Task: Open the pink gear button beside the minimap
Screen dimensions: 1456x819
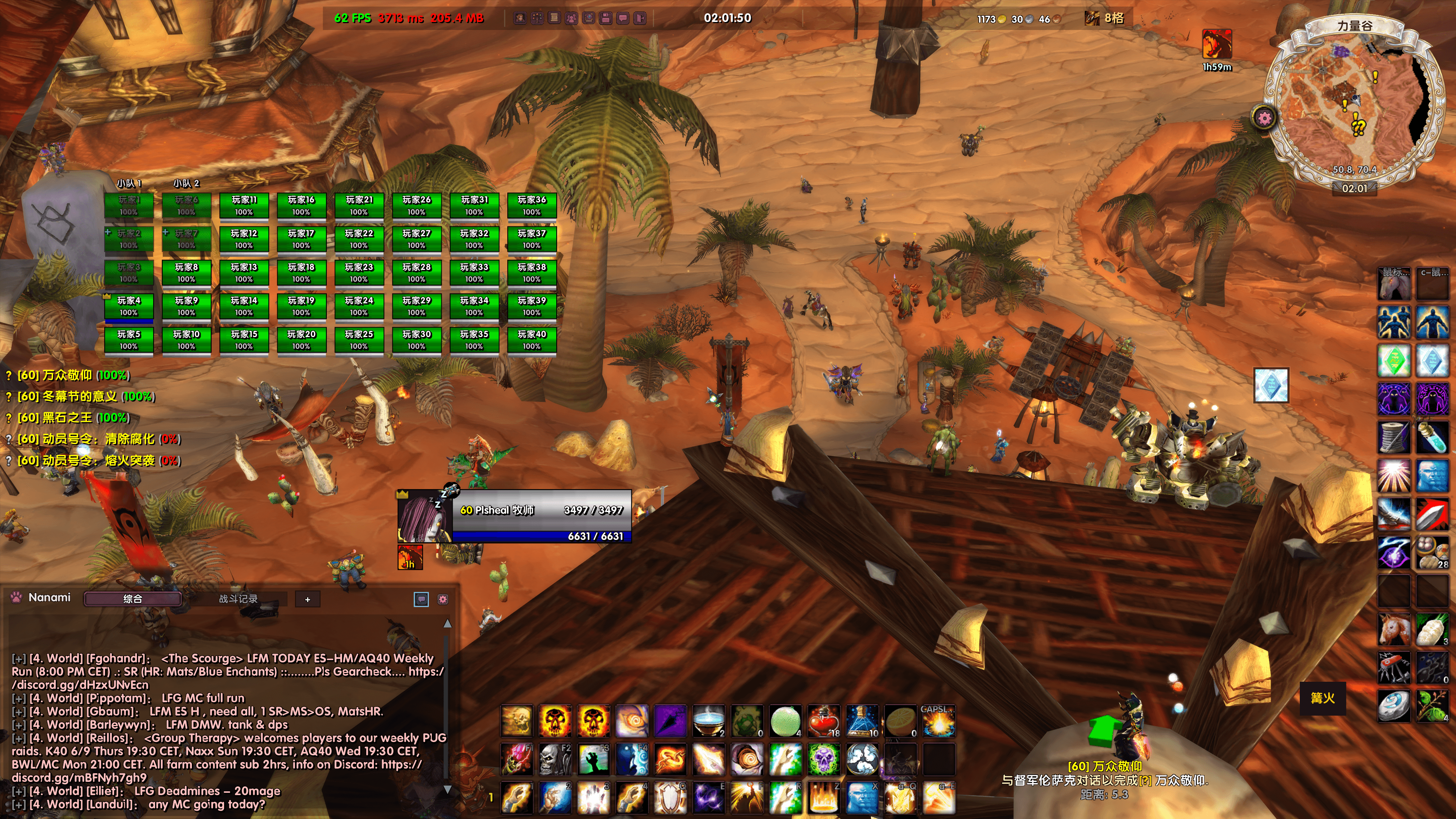Action: point(1265,118)
